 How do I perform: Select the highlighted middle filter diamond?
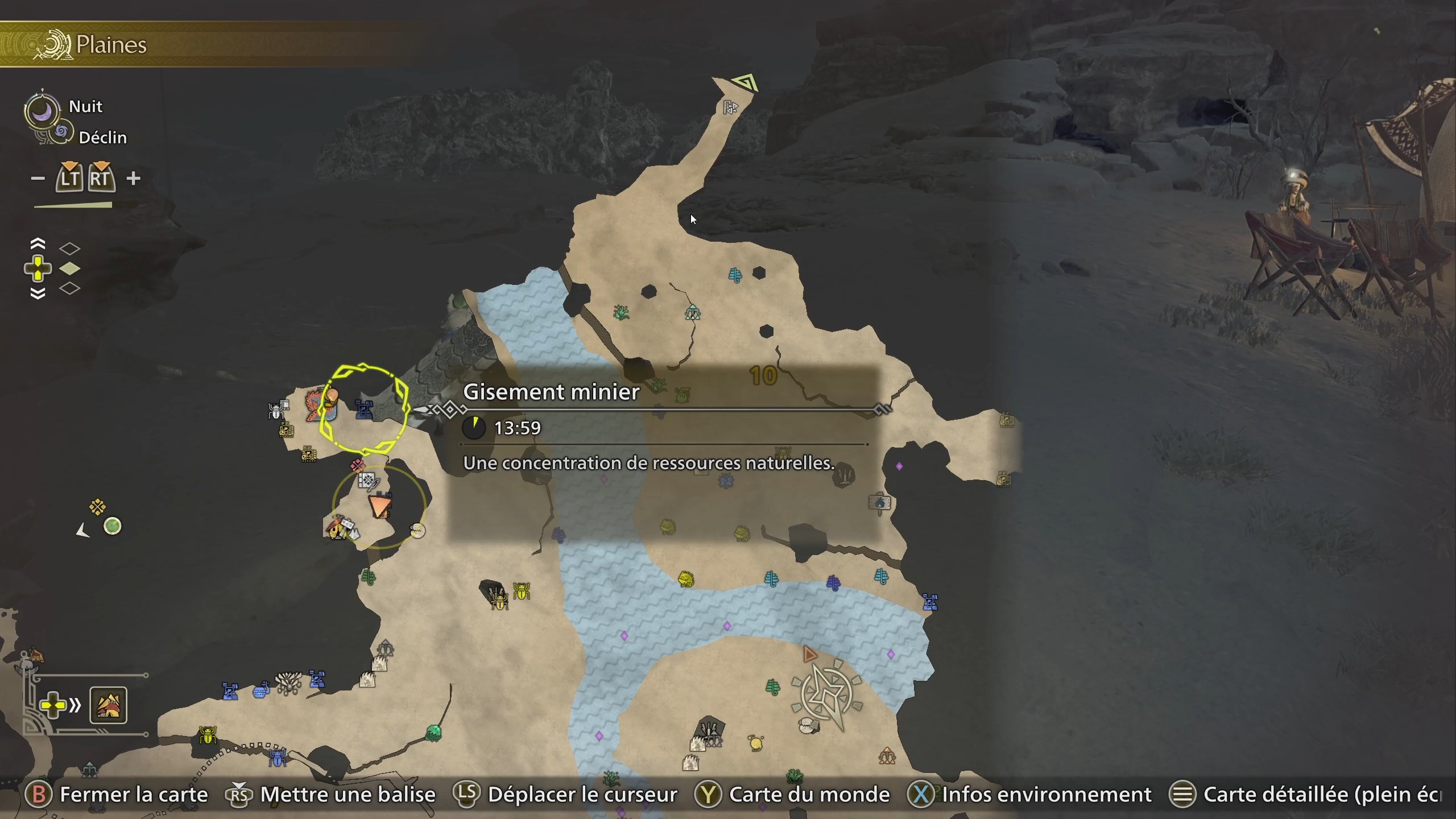click(70, 270)
